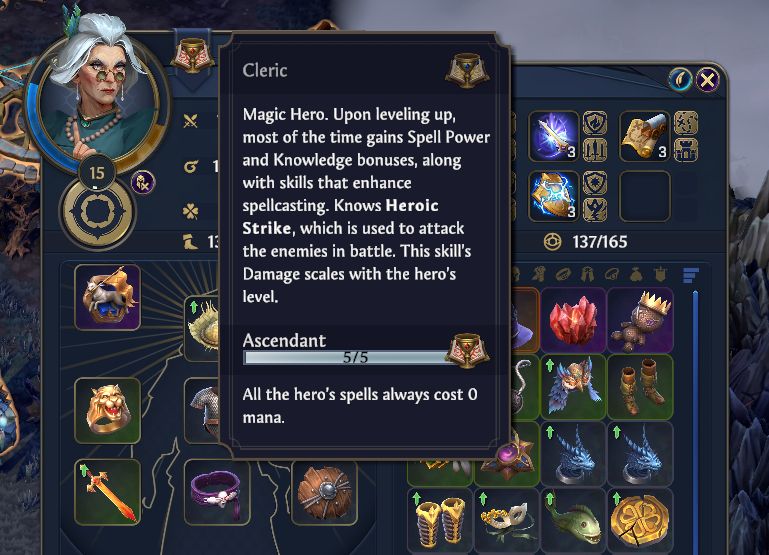The image size is (769, 555).
Task: Pick the round wooden spider shield slot
Action: click(325, 492)
